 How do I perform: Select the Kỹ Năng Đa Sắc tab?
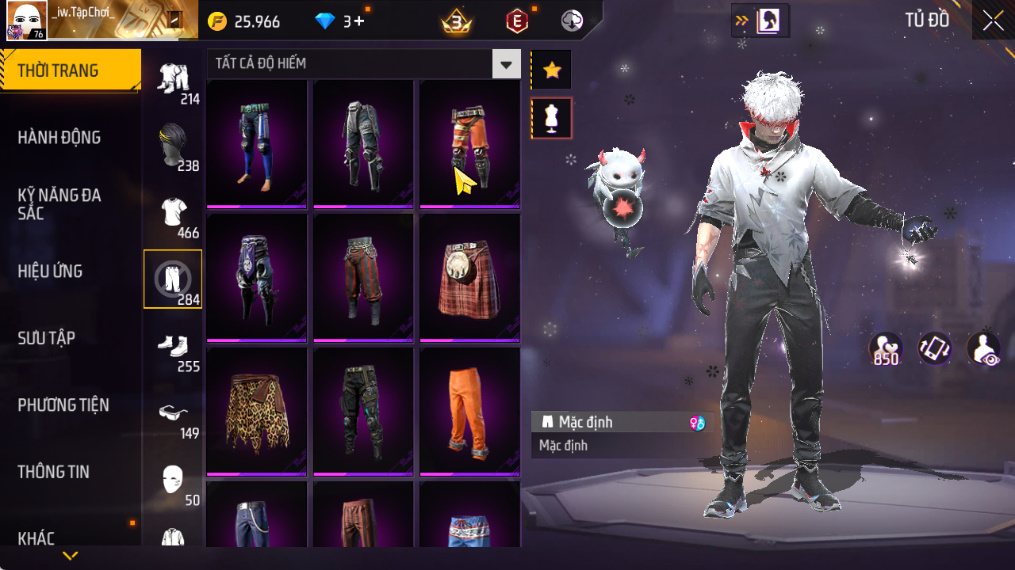click(60, 204)
